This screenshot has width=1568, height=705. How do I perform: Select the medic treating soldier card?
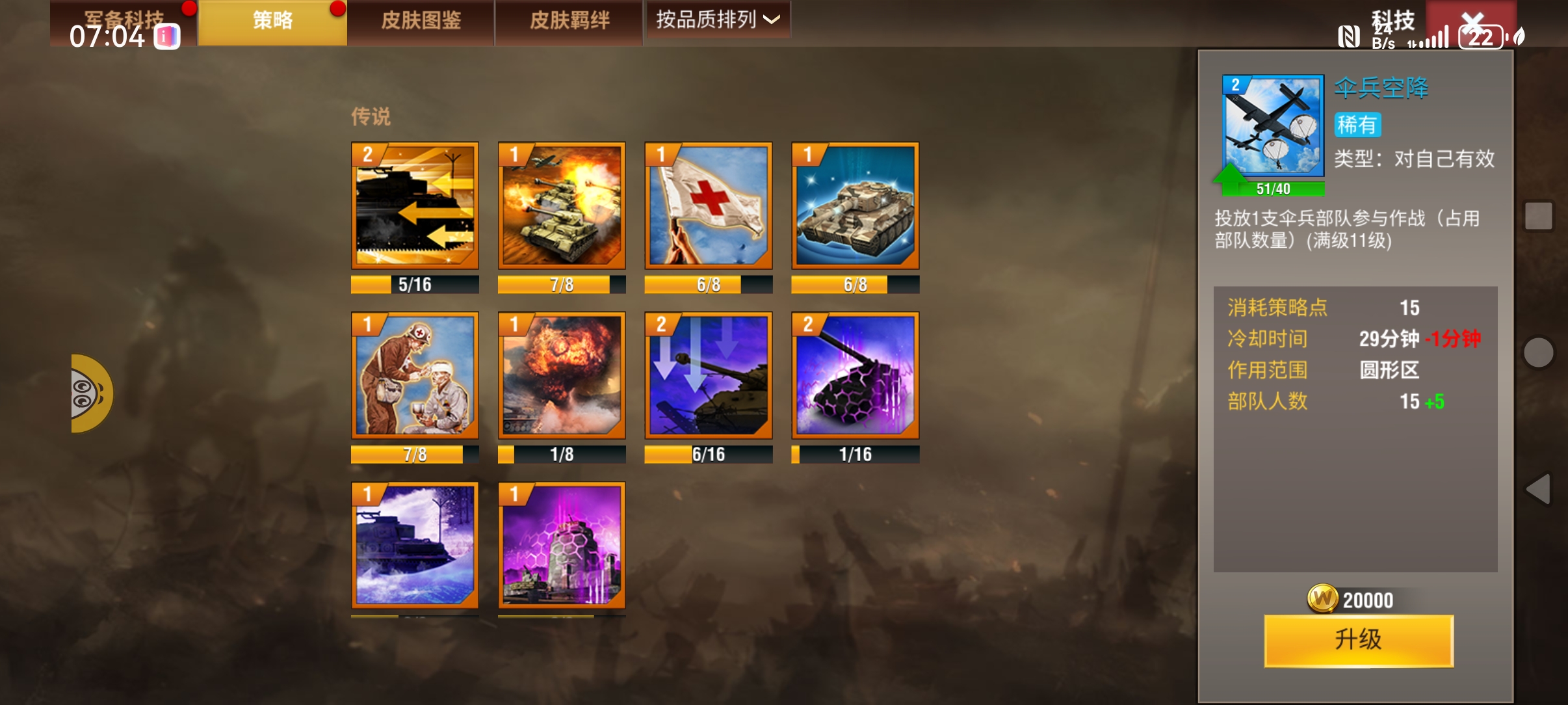415,375
